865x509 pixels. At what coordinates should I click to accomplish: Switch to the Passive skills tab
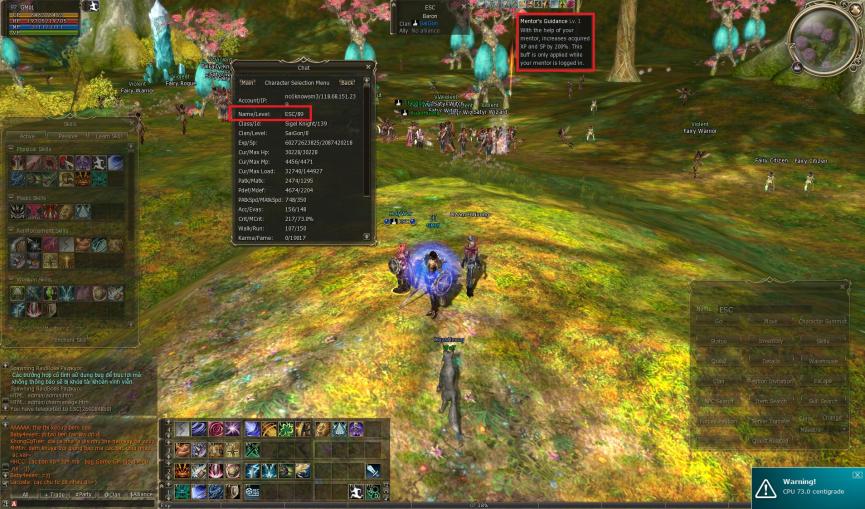pyautogui.click(x=68, y=136)
